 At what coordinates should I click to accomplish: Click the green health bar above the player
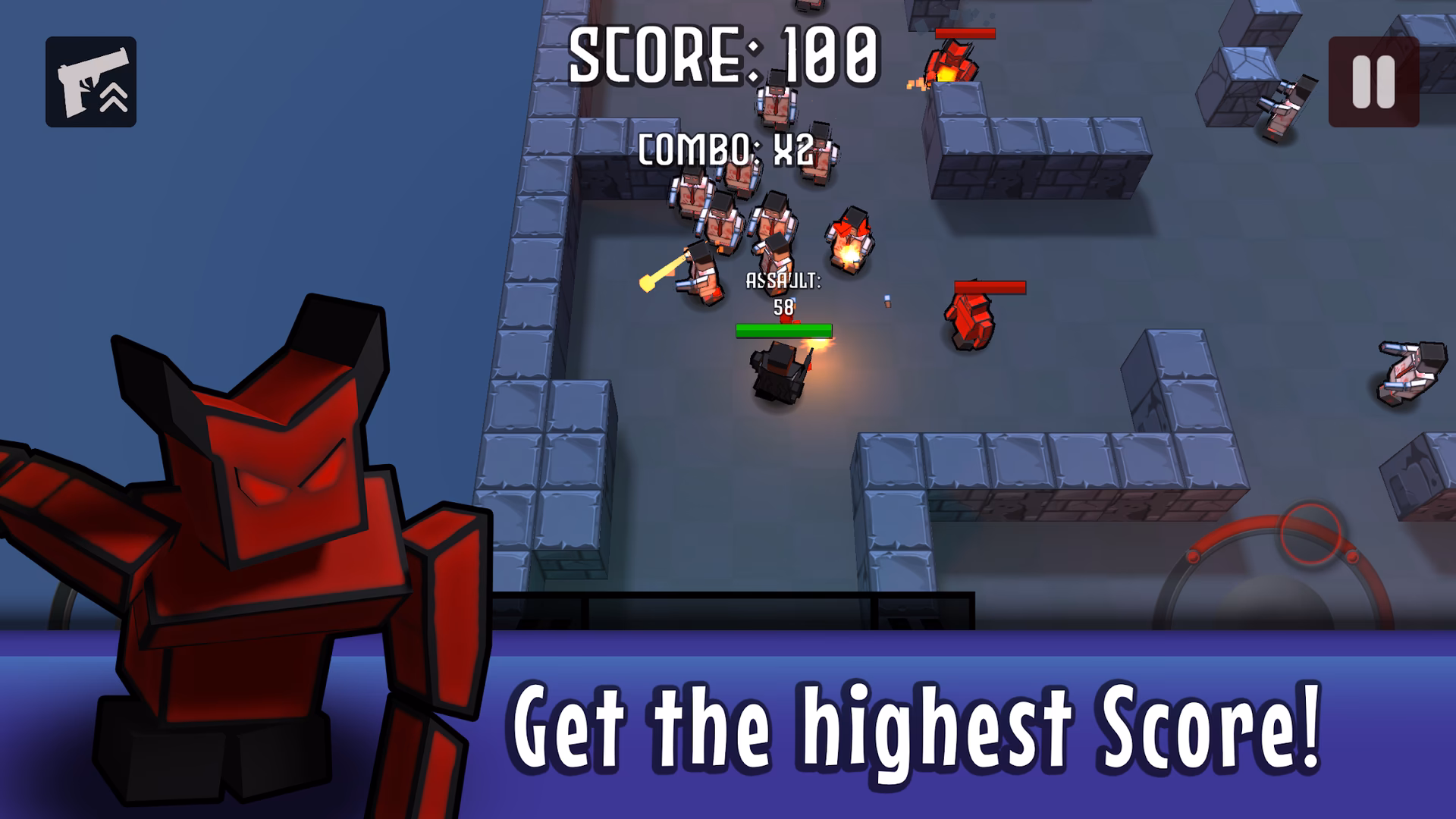point(783,329)
